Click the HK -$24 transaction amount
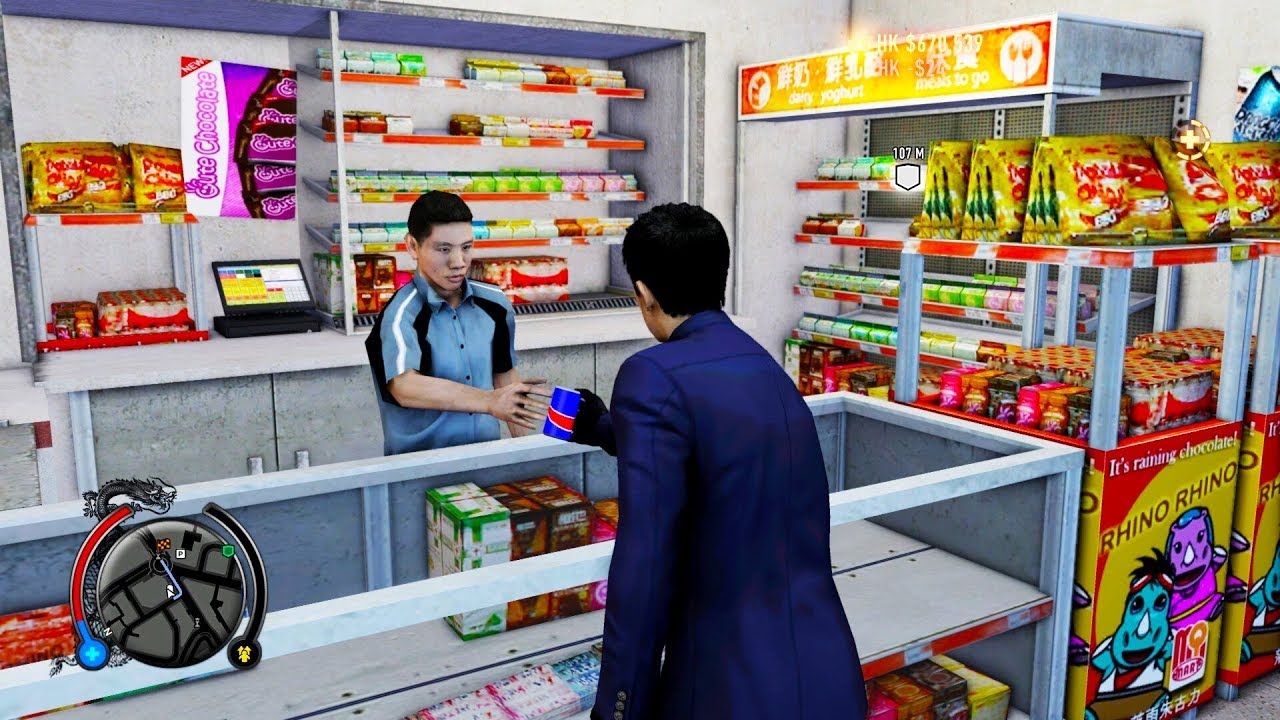The image size is (1280, 720). point(910,67)
